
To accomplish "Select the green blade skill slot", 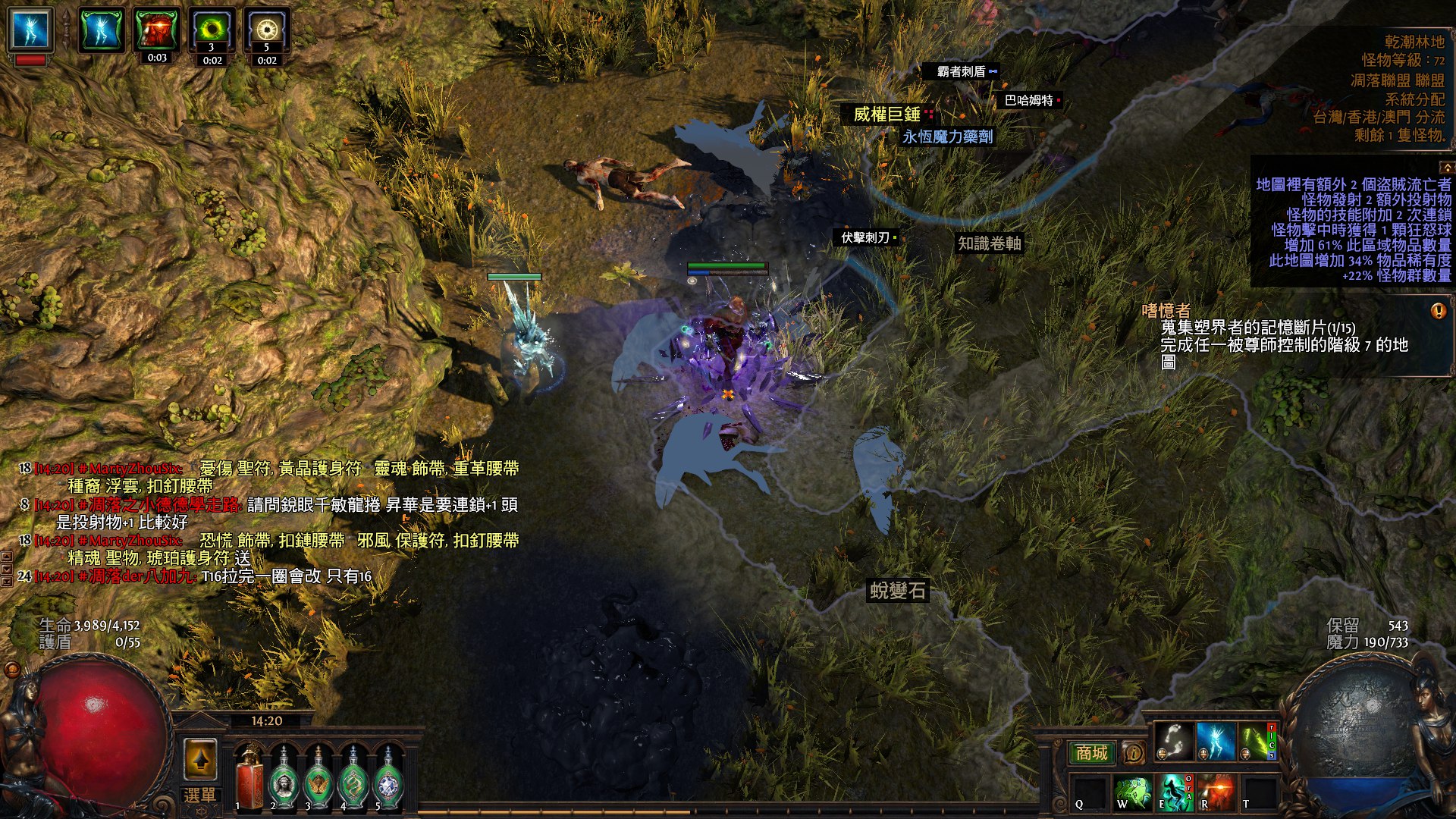I will tap(1257, 740).
